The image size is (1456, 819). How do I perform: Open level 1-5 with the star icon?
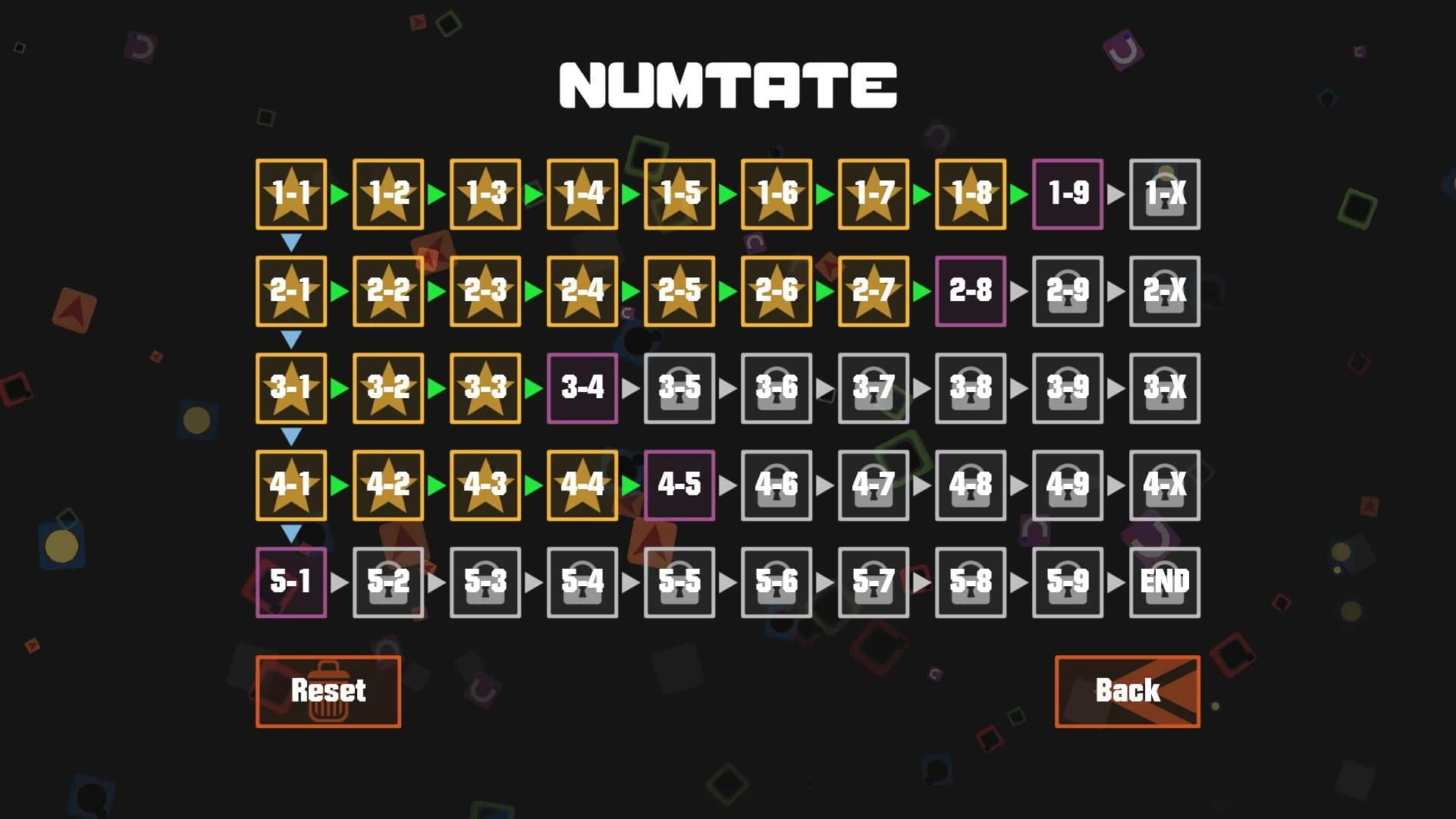coord(679,194)
